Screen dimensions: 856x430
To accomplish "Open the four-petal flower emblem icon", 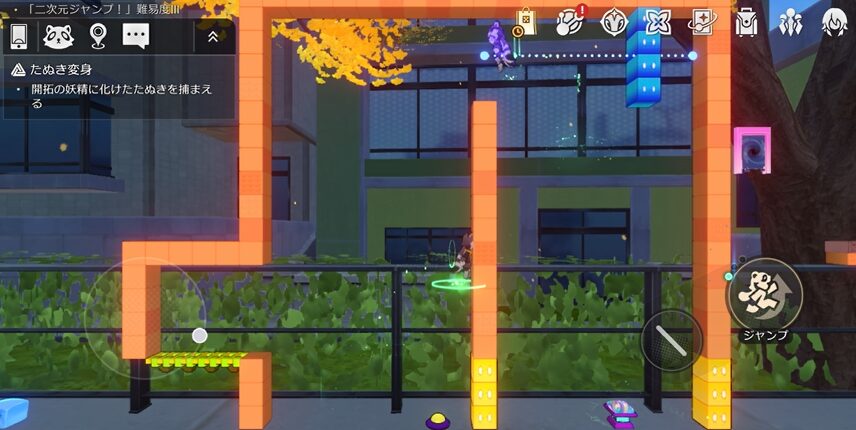I will pos(657,21).
